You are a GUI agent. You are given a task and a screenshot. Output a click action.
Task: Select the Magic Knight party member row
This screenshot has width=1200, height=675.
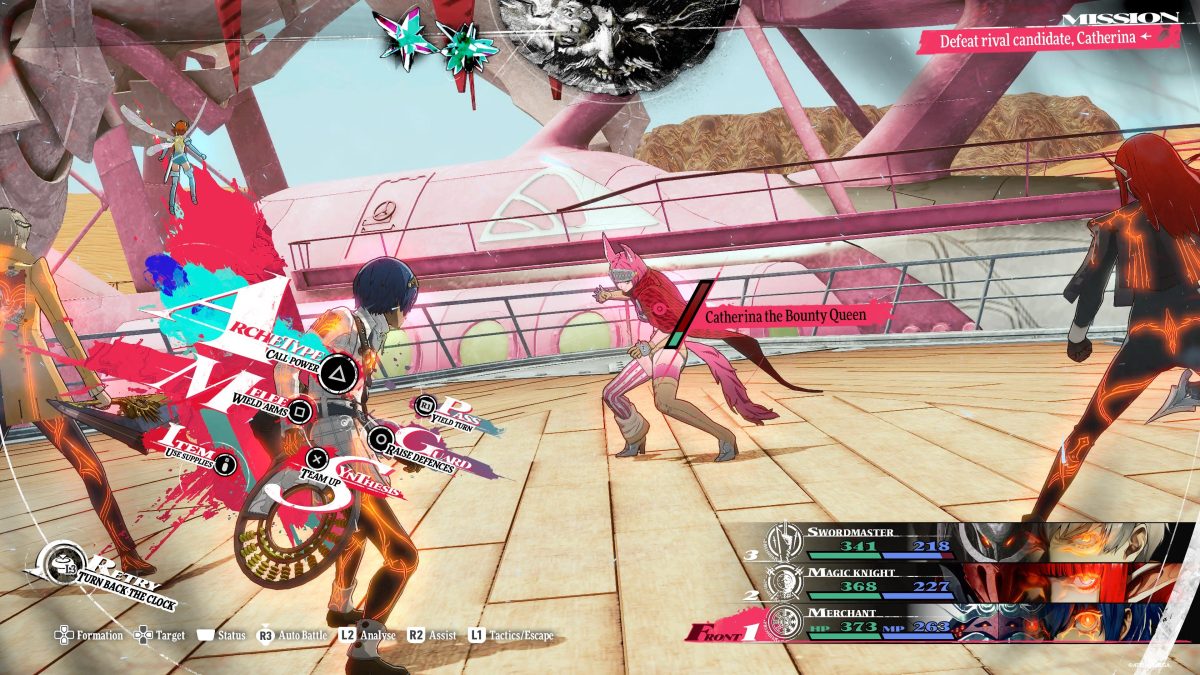960,581
